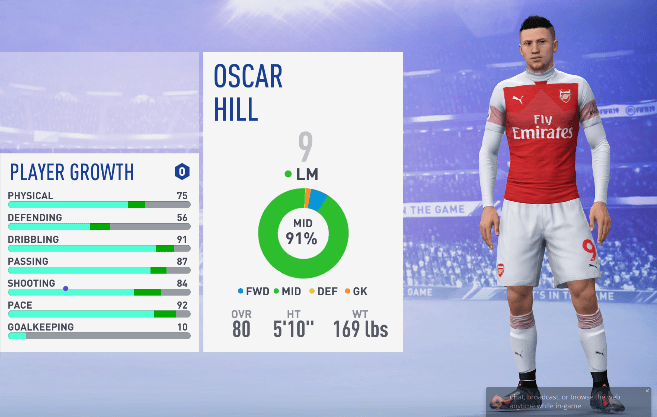
Task: Select the Passing attribute row
Action: click(x=98, y=266)
